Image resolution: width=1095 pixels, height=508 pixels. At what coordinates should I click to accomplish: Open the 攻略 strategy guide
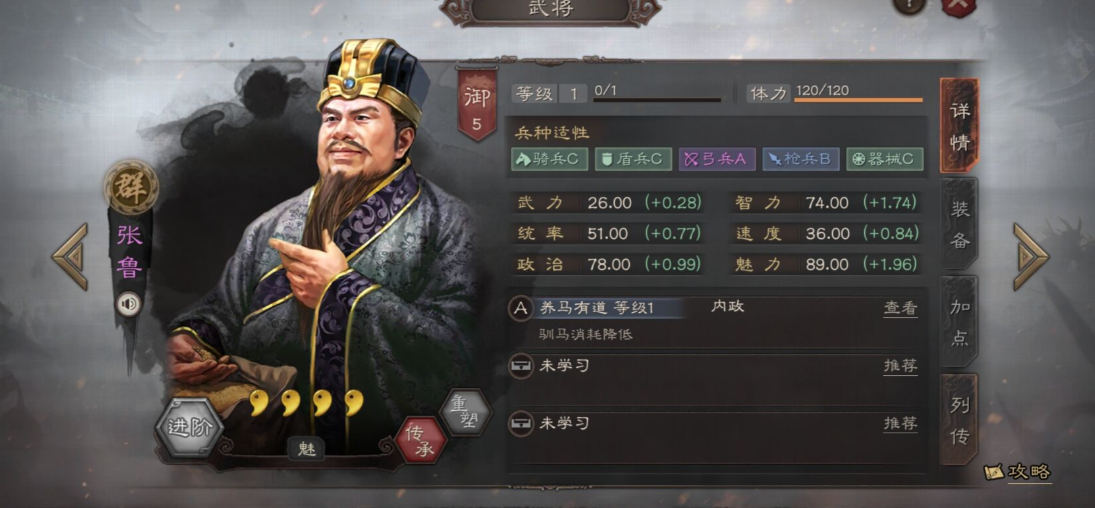(x=1018, y=472)
